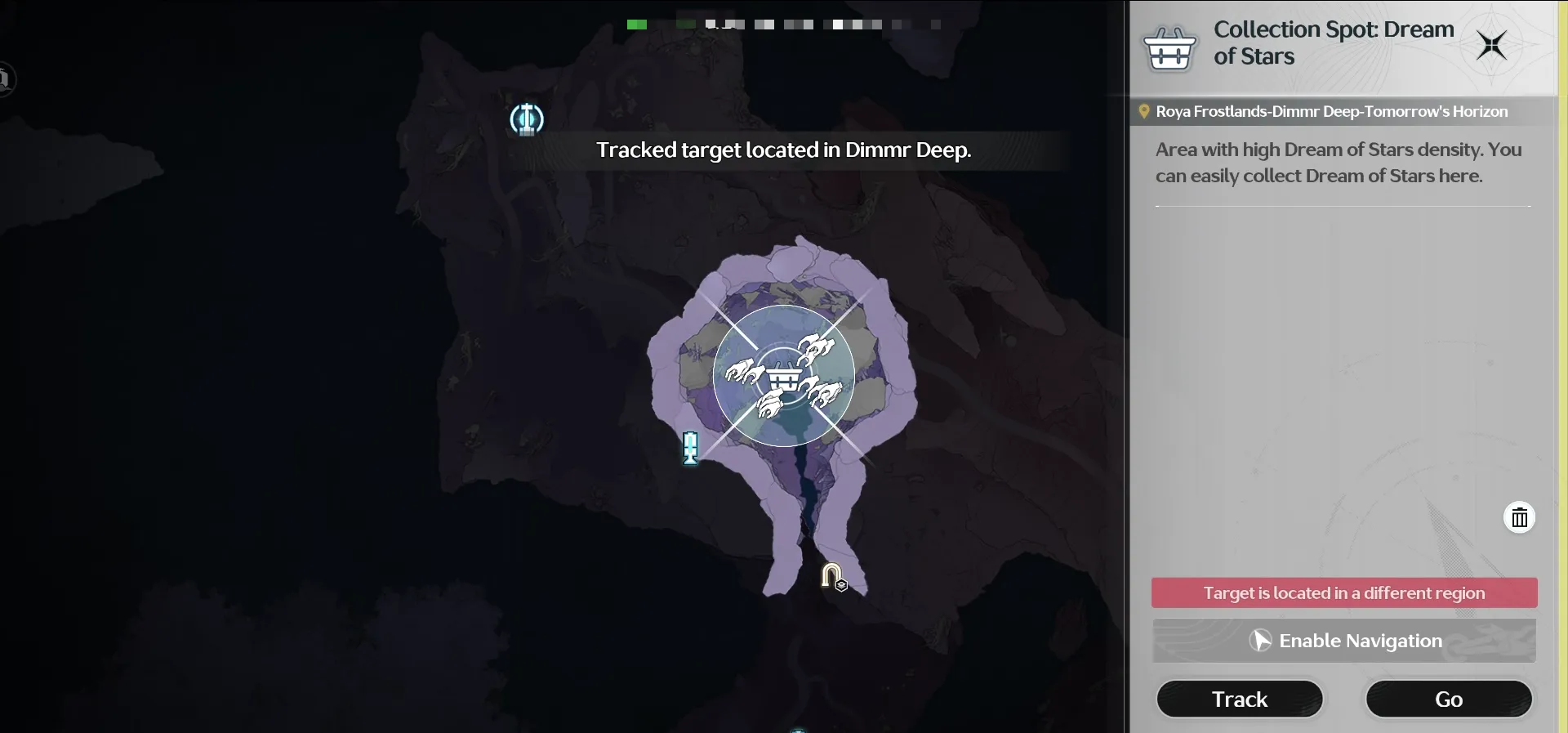The height and width of the screenshot is (733, 1568).
Task: Select the basket collection spot map marker
Action: (784, 378)
